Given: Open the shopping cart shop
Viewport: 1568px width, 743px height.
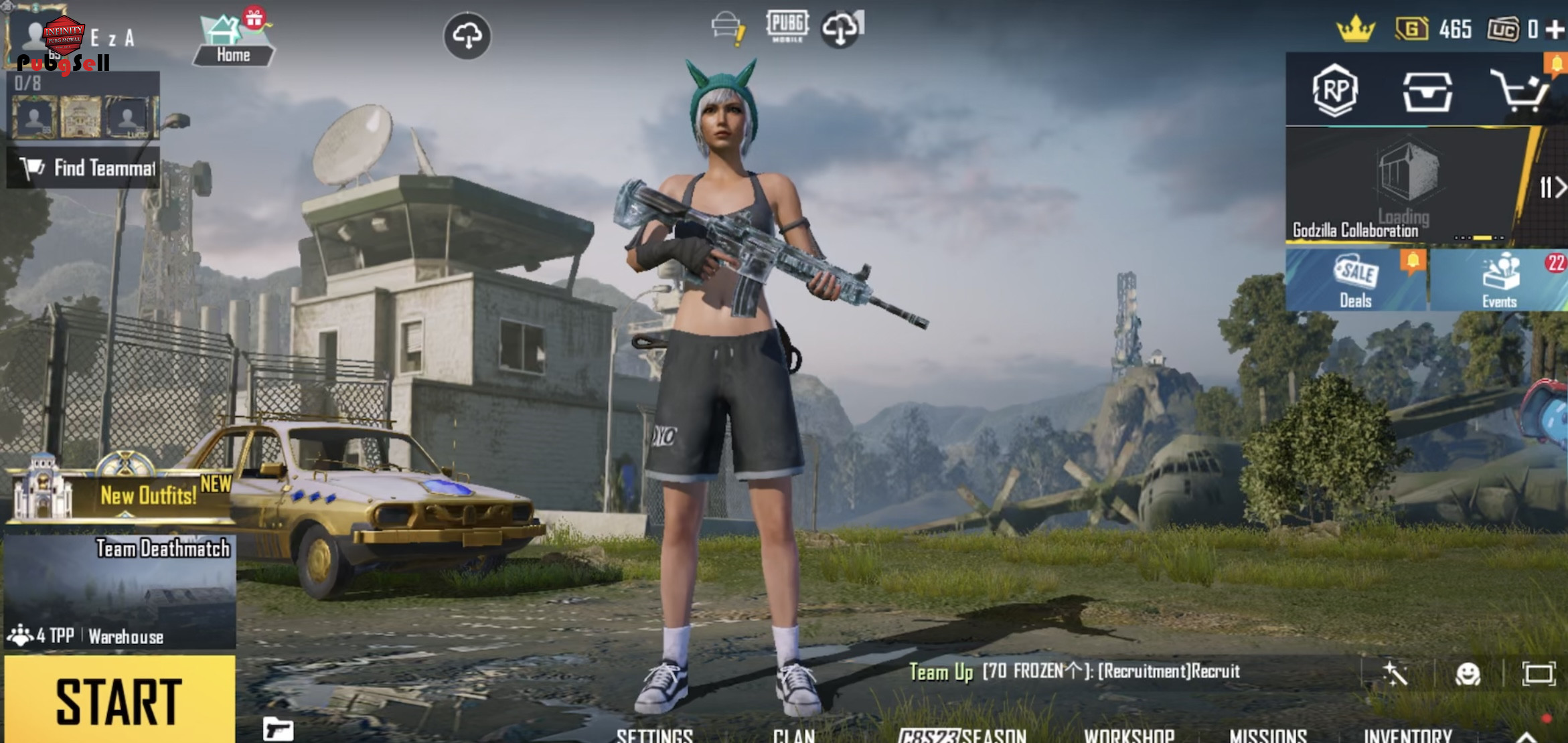Looking at the screenshot, I should point(1520,90).
